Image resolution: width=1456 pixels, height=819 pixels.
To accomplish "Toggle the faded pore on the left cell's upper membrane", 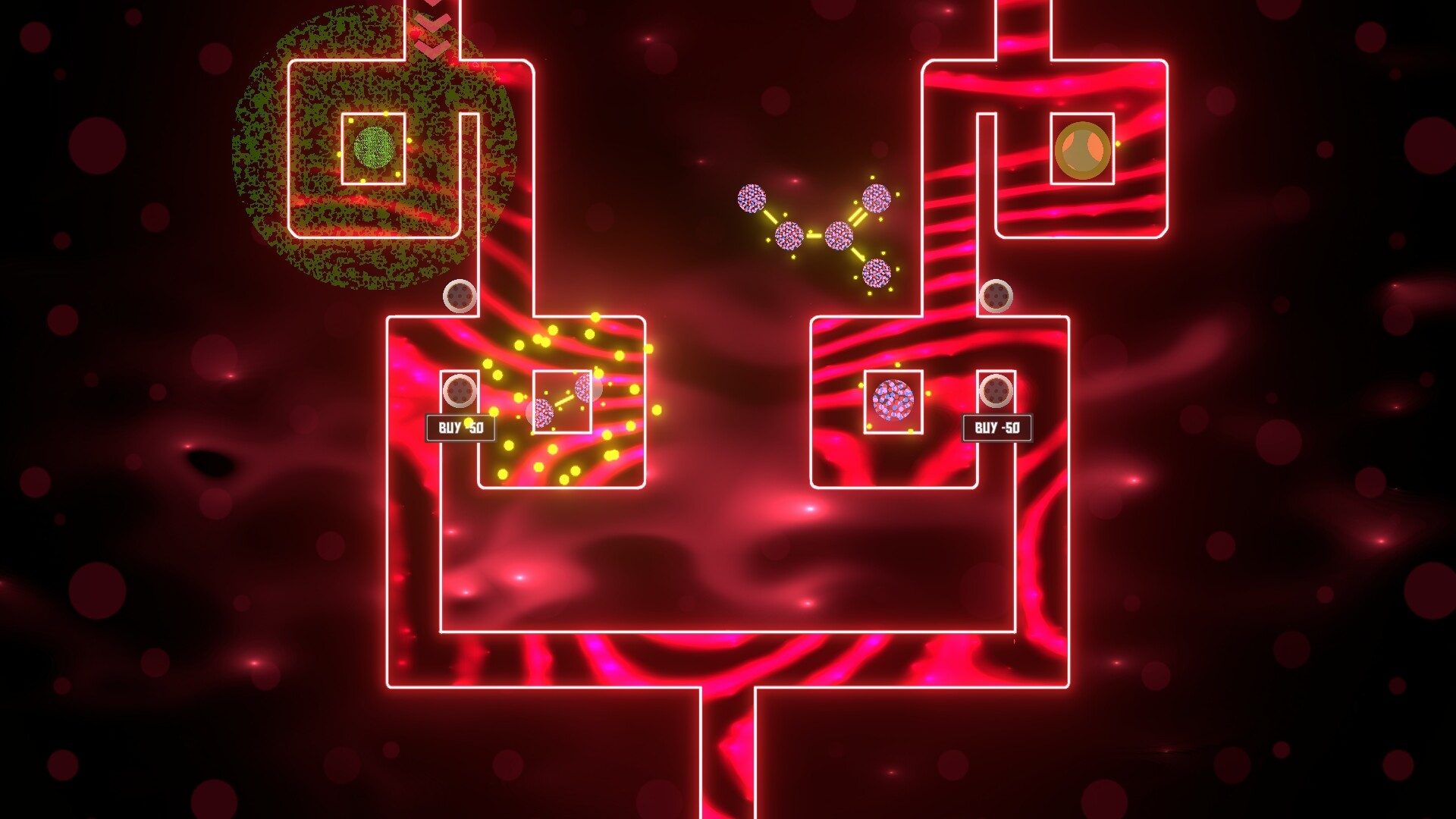I will 460,296.
